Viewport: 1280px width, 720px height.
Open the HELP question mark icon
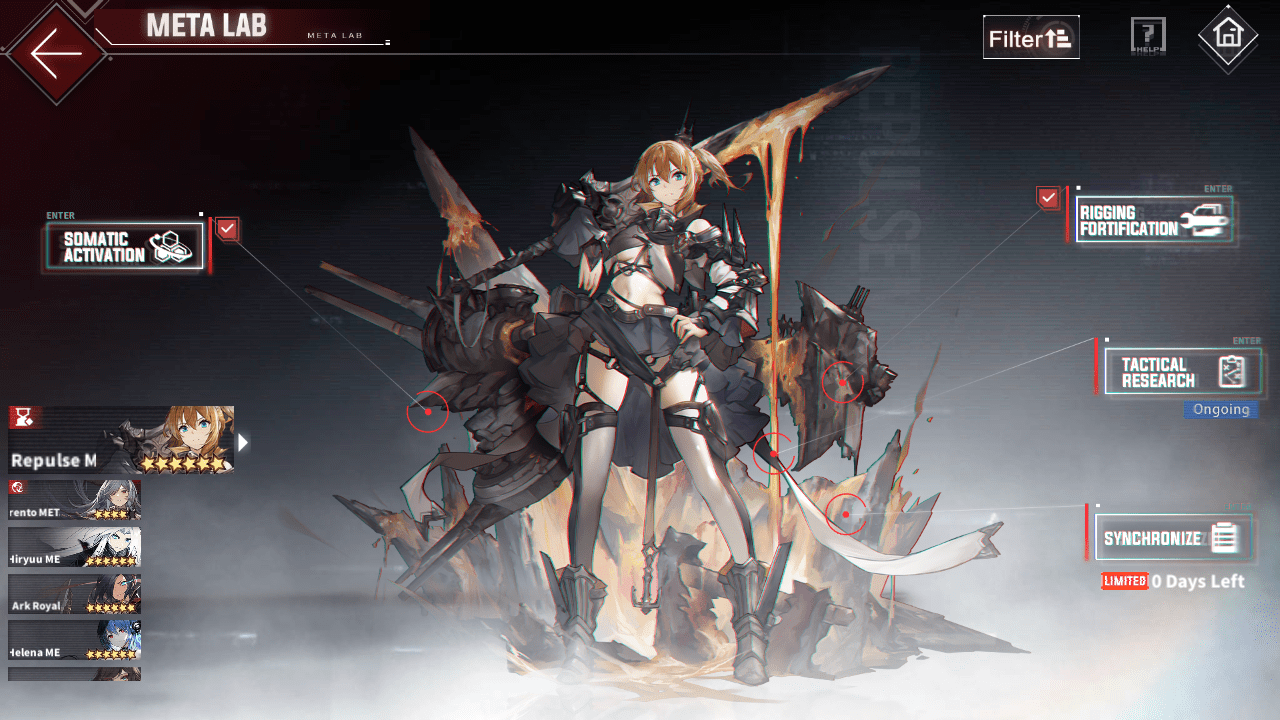tap(1147, 34)
